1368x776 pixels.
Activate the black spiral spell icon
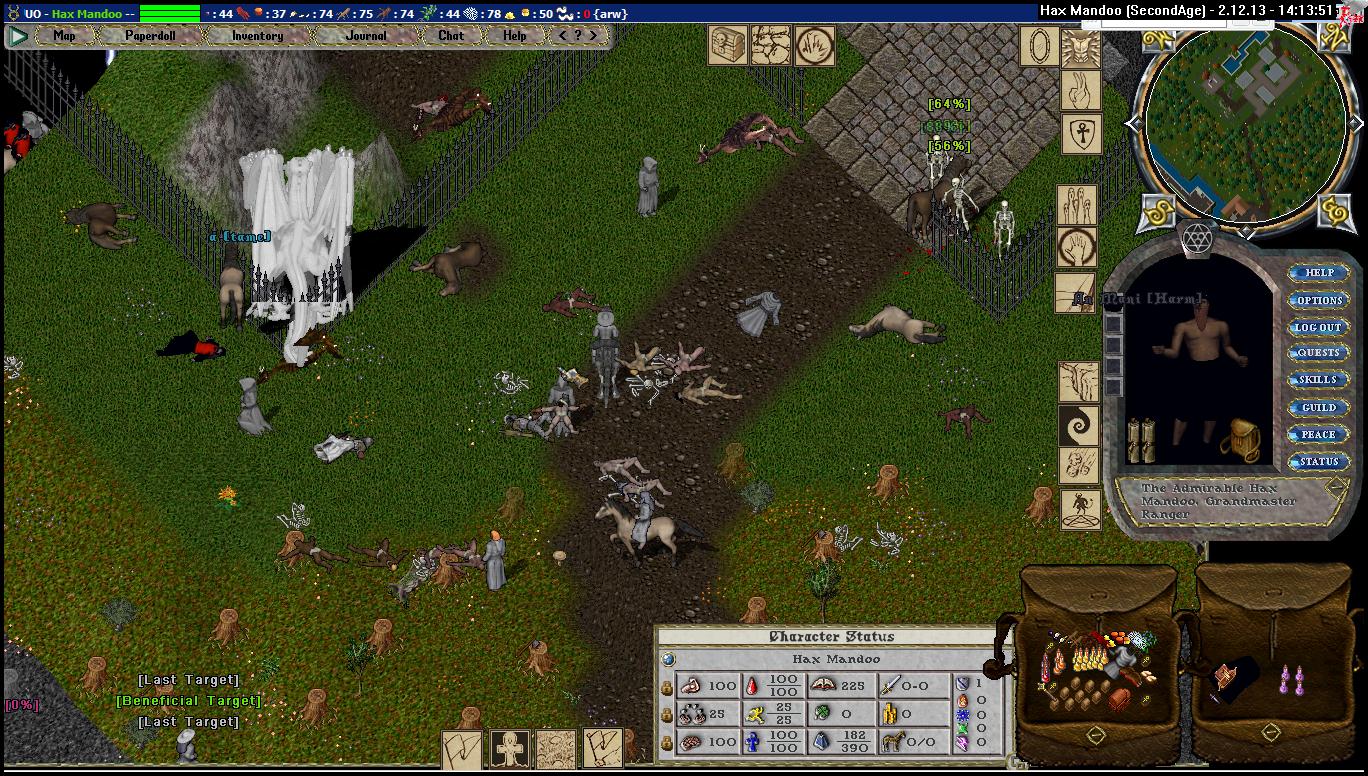coord(1080,425)
